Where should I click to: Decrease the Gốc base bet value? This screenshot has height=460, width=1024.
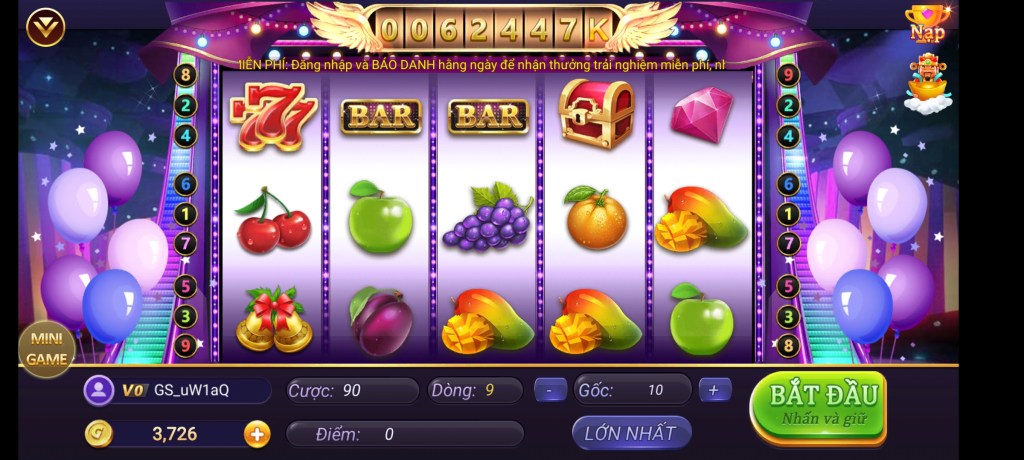pos(550,390)
